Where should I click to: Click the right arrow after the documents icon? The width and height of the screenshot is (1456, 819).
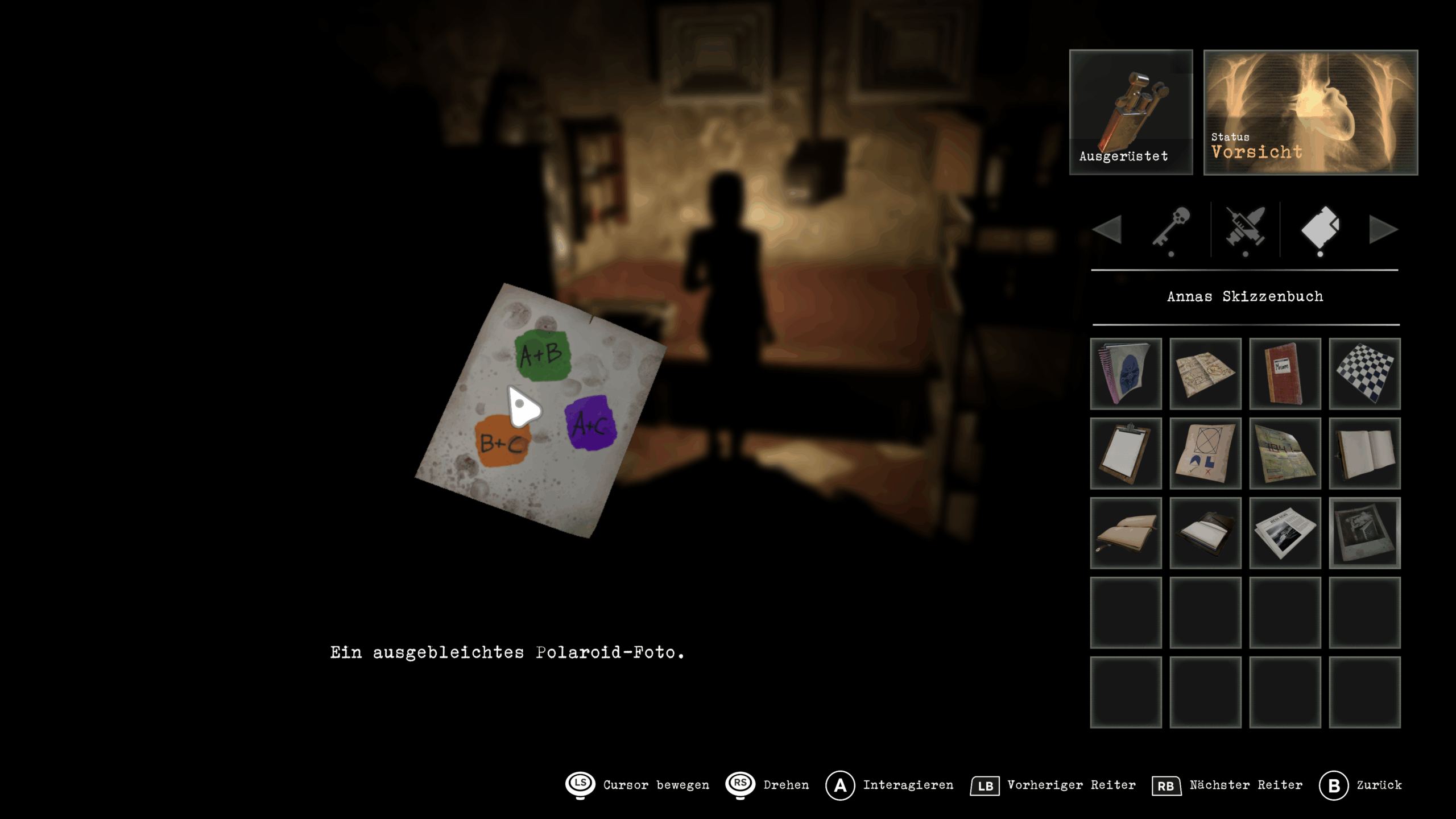[1383, 229]
